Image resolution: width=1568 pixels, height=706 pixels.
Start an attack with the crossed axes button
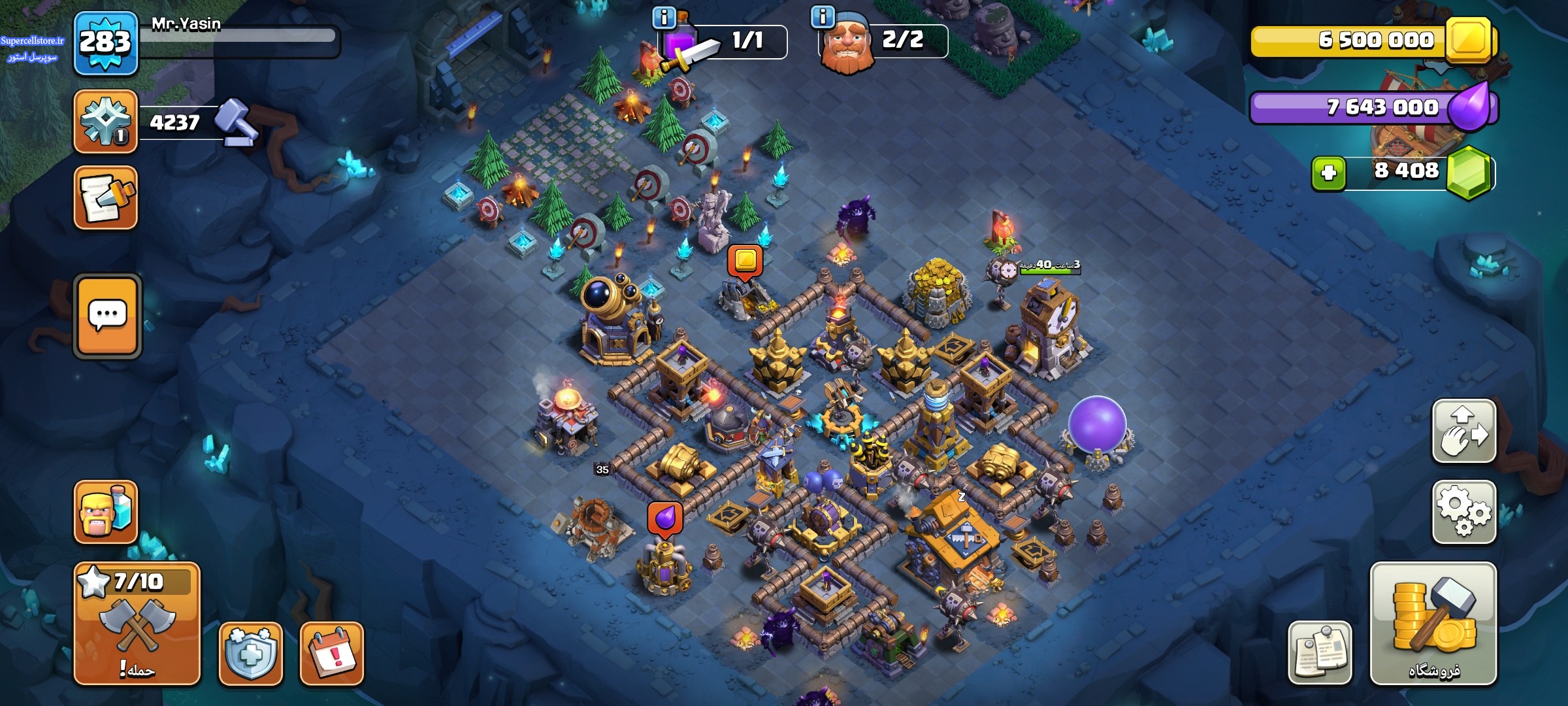[137, 623]
